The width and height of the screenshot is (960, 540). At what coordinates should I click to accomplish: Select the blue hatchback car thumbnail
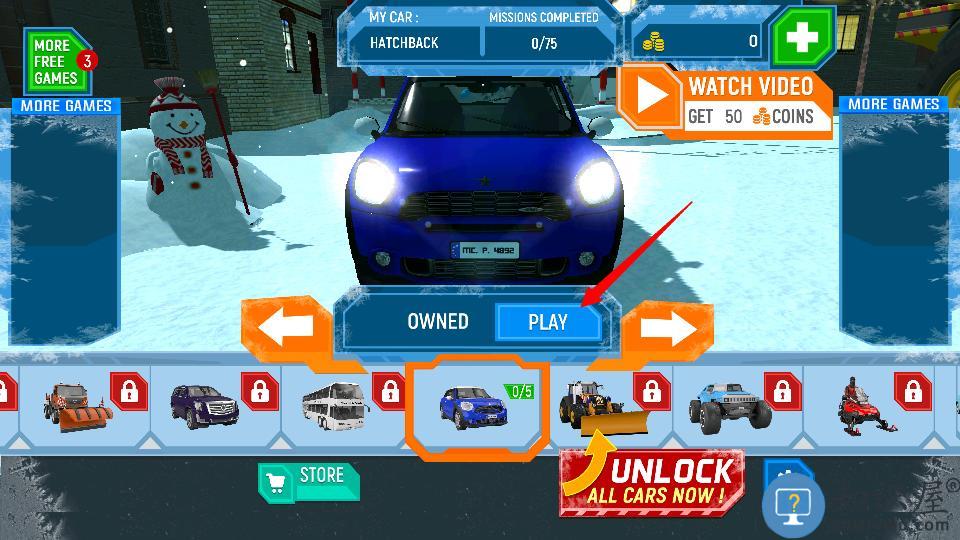tap(476, 405)
